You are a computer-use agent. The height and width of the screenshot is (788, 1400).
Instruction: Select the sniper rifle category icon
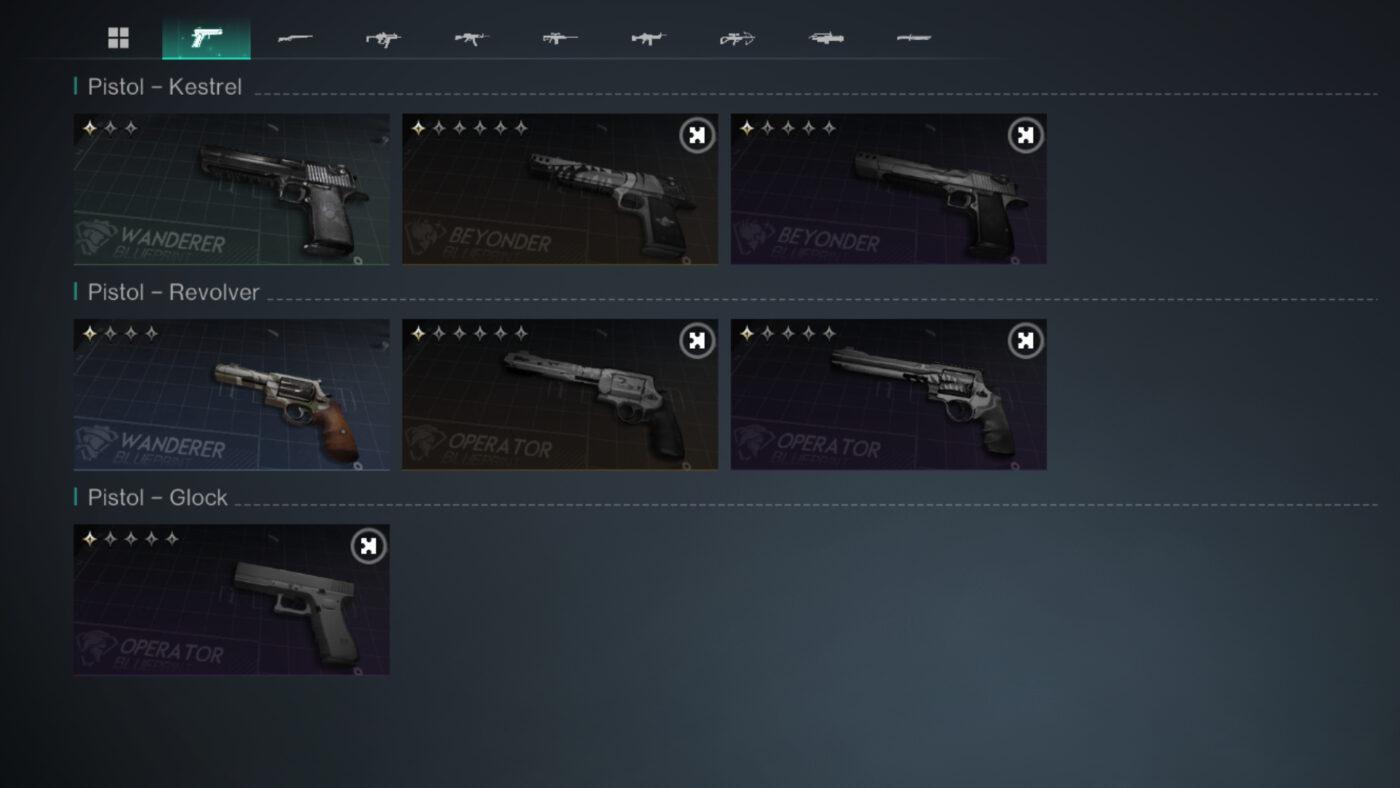295,37
